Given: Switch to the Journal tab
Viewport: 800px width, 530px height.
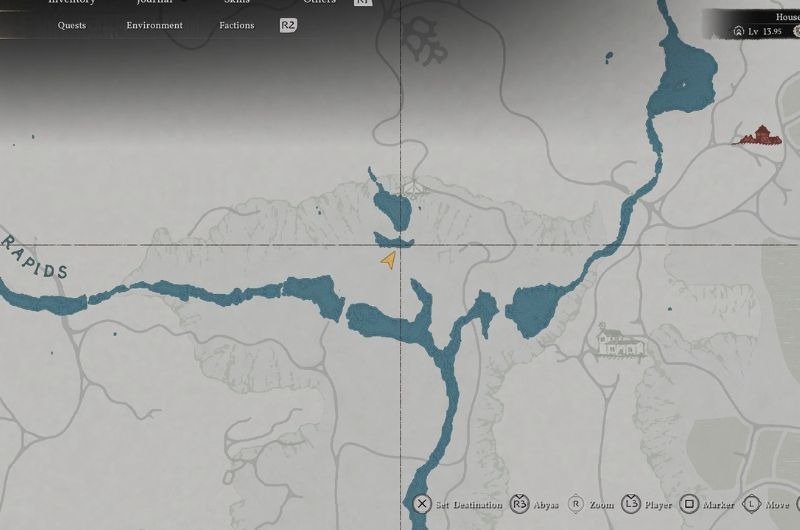Looking at the screenshot, I should (154, 3).
